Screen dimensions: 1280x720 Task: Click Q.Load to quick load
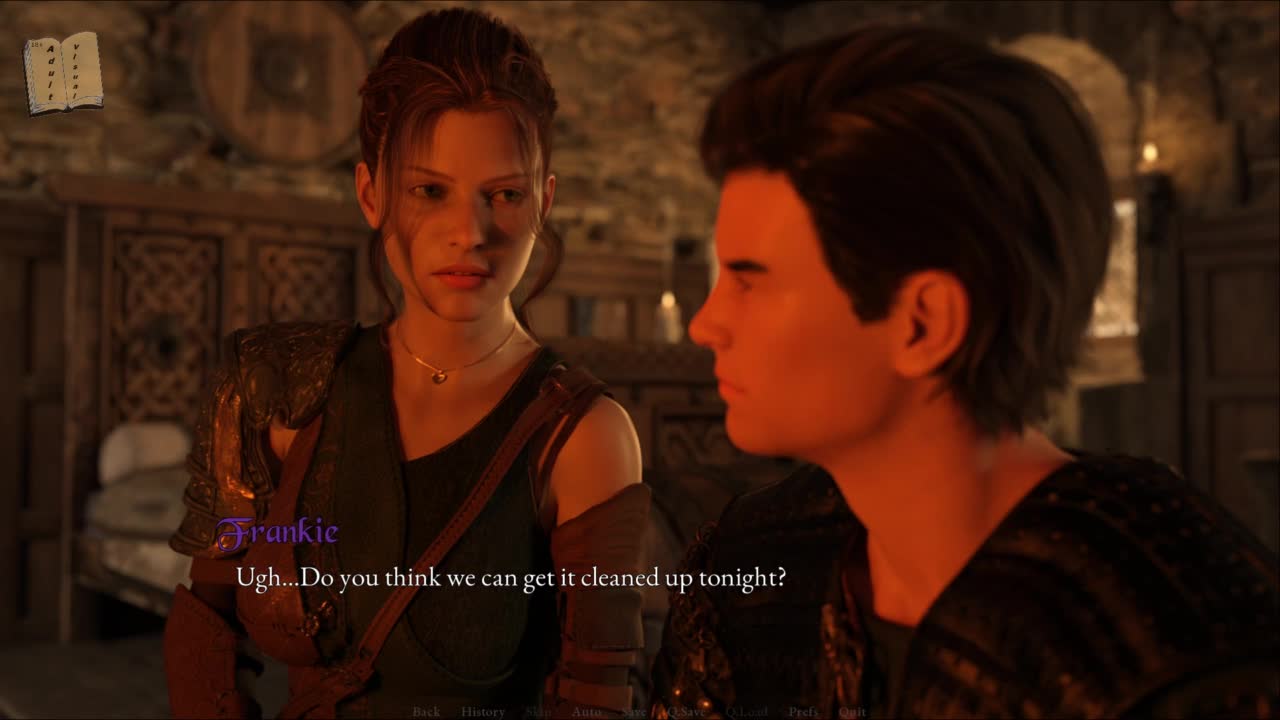[x=746, y=712]
